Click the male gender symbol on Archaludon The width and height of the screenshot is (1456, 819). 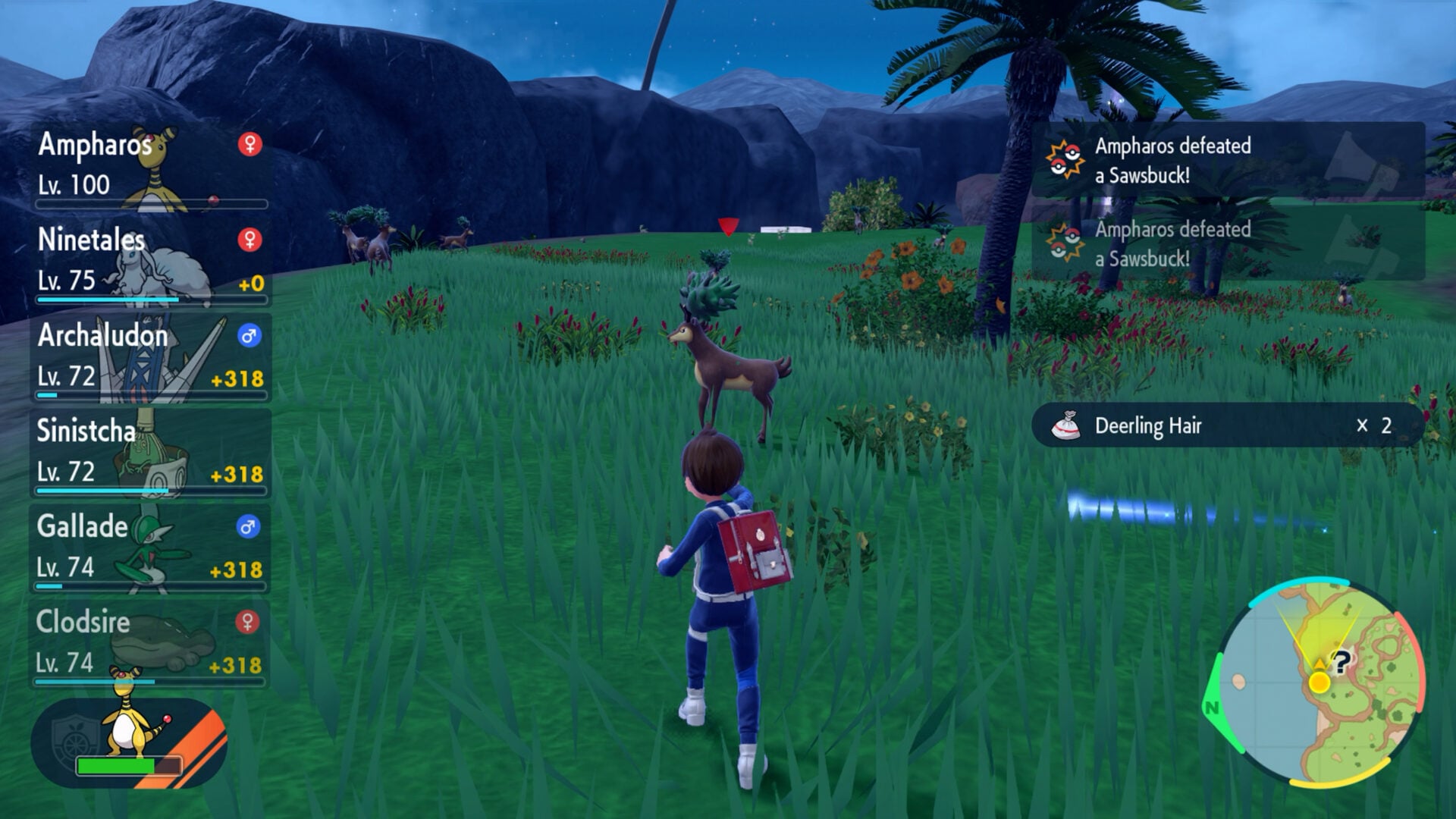tap(249, 334)
